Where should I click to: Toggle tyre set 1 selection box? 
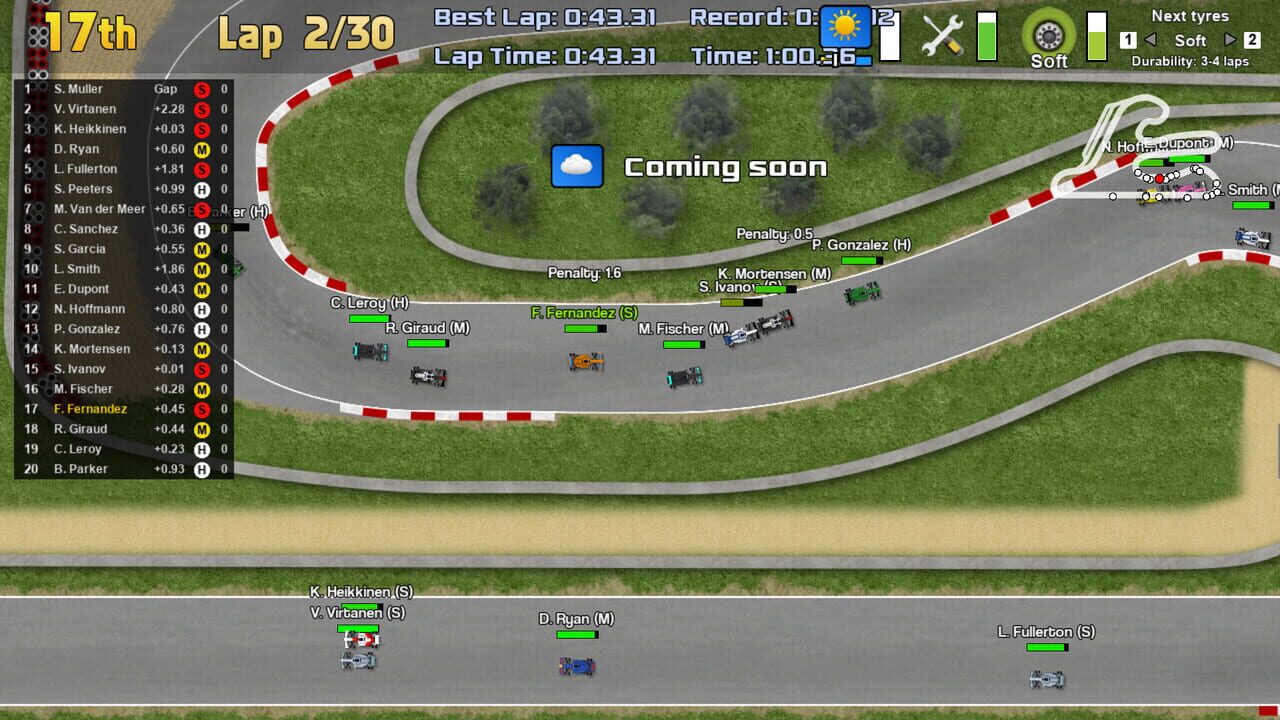click(x=1126, y=41)
